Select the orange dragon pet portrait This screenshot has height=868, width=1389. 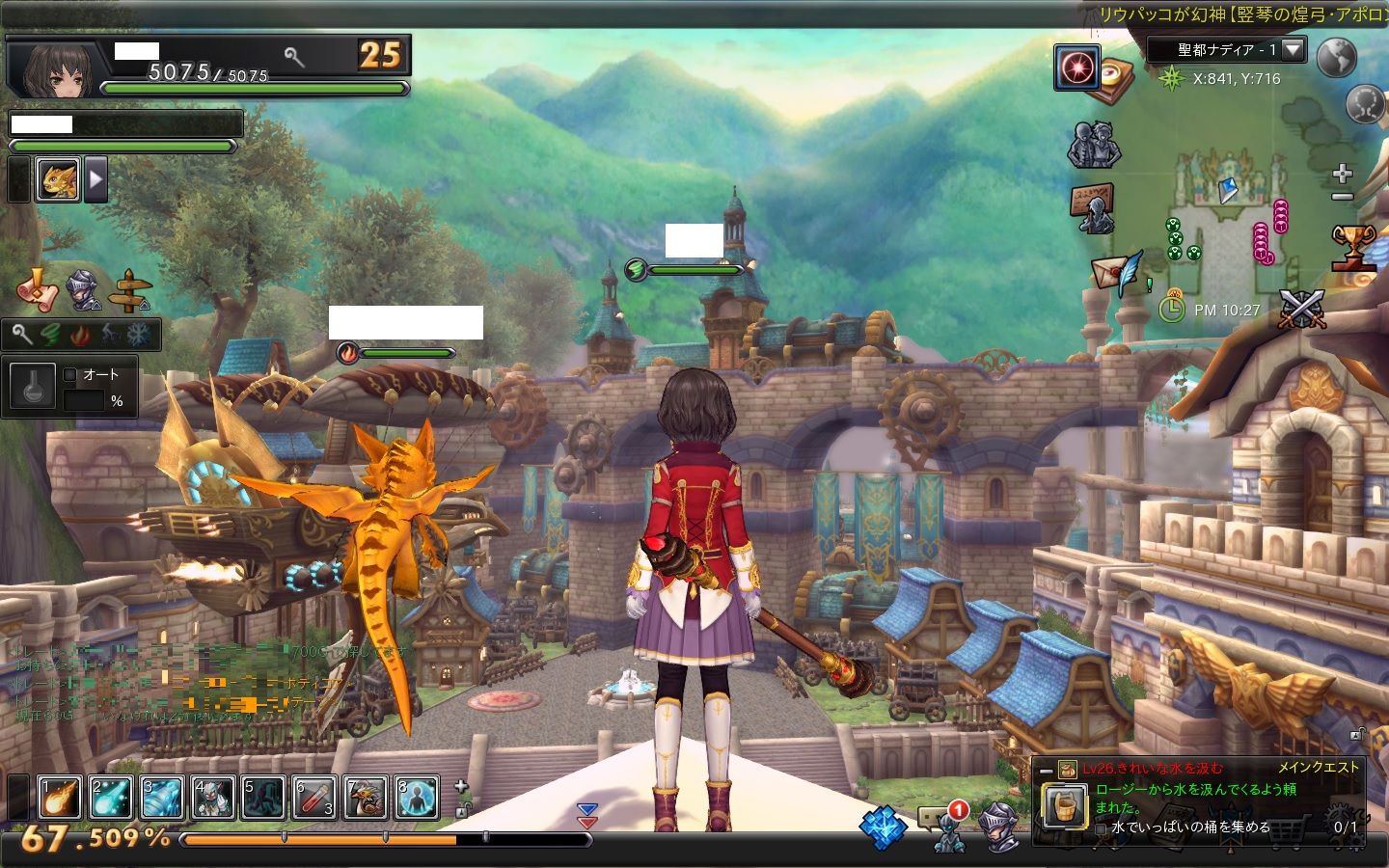(x=58, y=179)
